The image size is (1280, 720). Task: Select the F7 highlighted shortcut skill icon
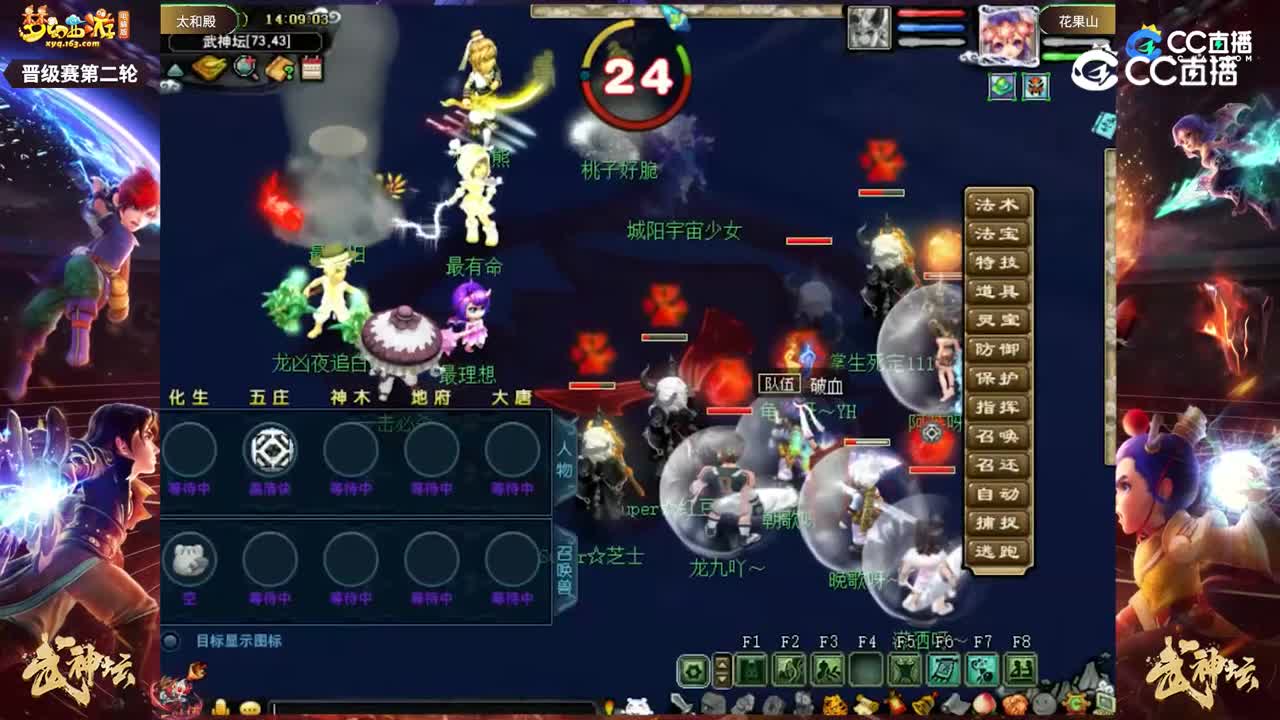(x=980, y=671)
